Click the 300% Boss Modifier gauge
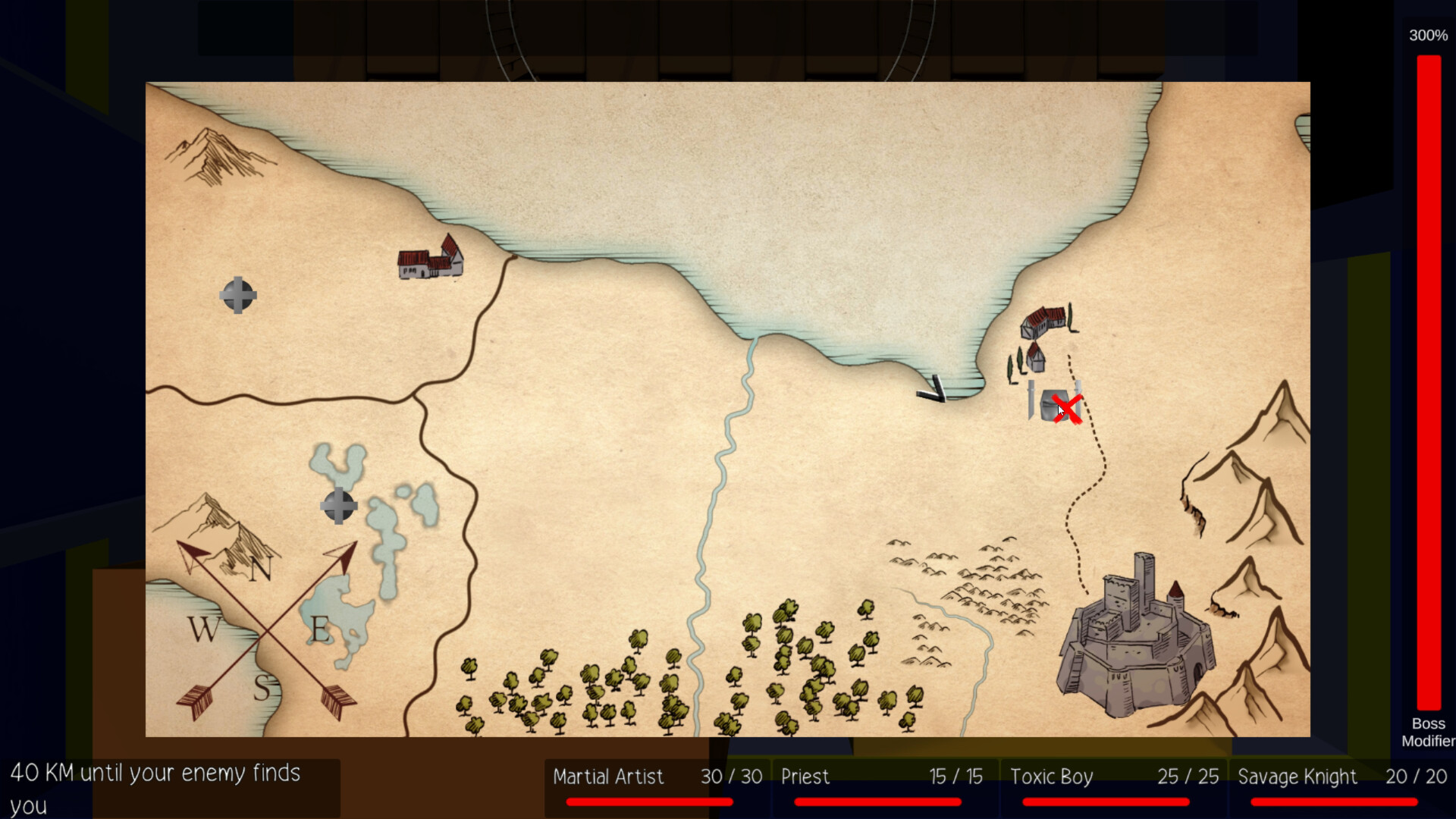The height and width of the screenshot is (819, 1456). [1429, 379]
